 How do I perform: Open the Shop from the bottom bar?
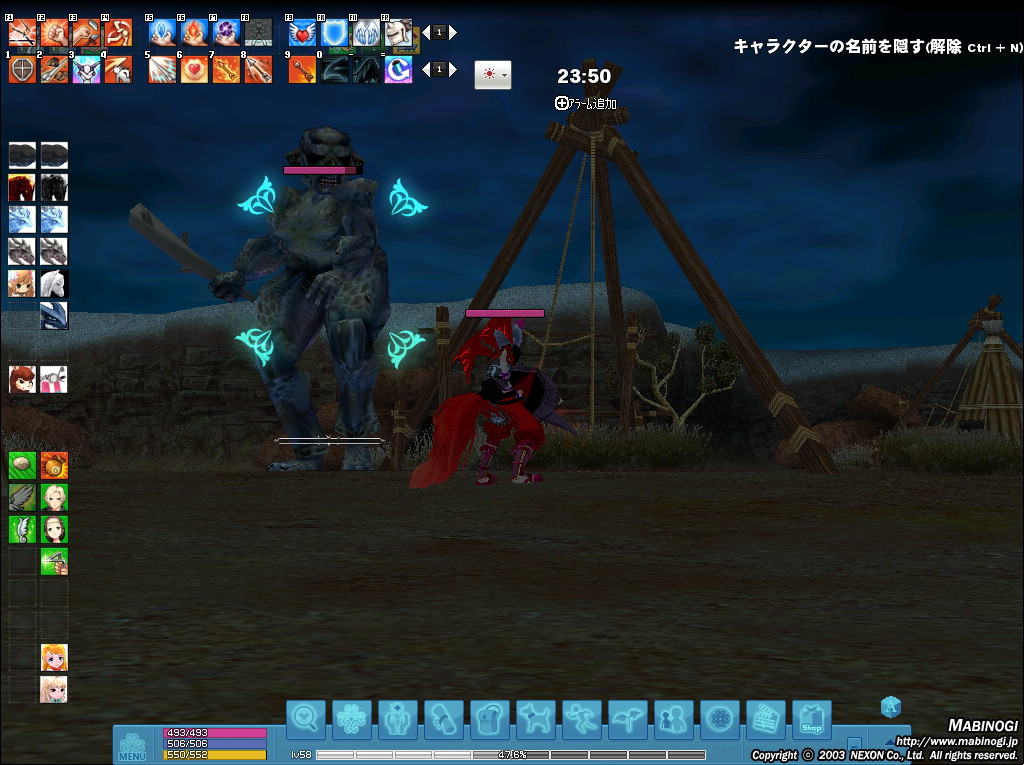tap(811, 719)
